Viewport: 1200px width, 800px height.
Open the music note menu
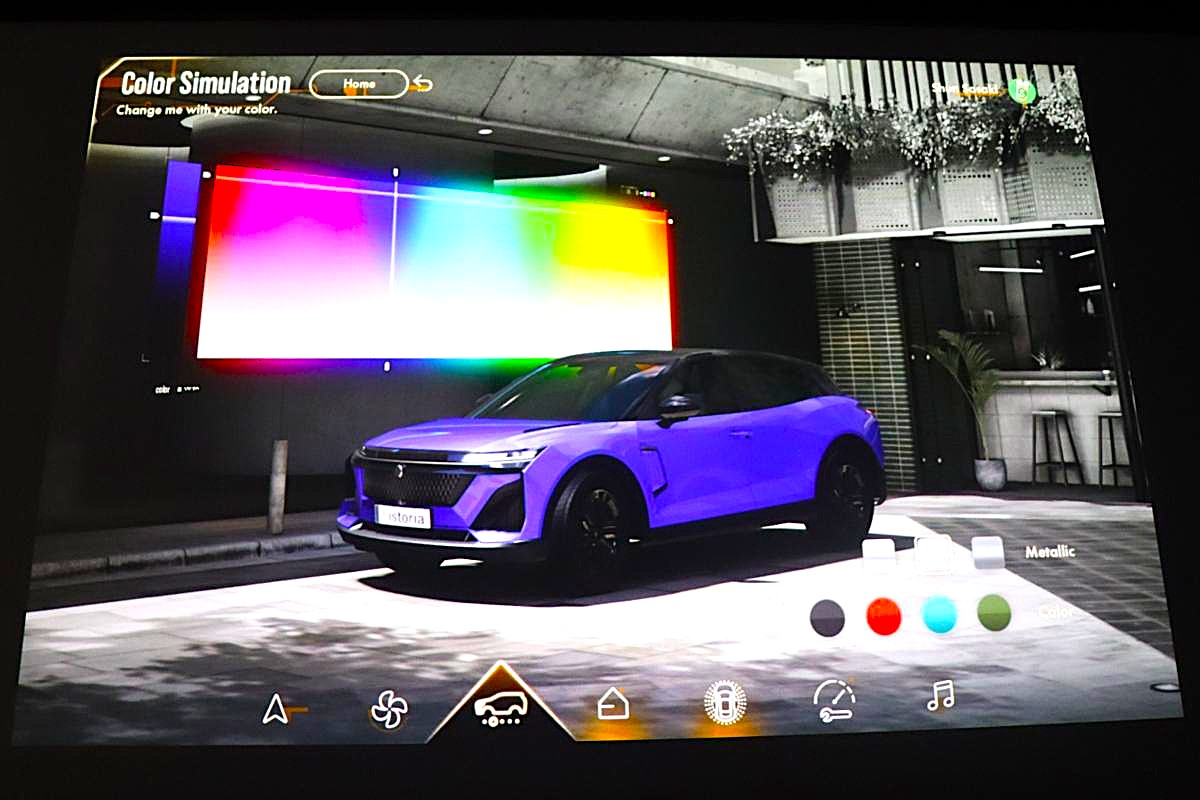point(940,695)
